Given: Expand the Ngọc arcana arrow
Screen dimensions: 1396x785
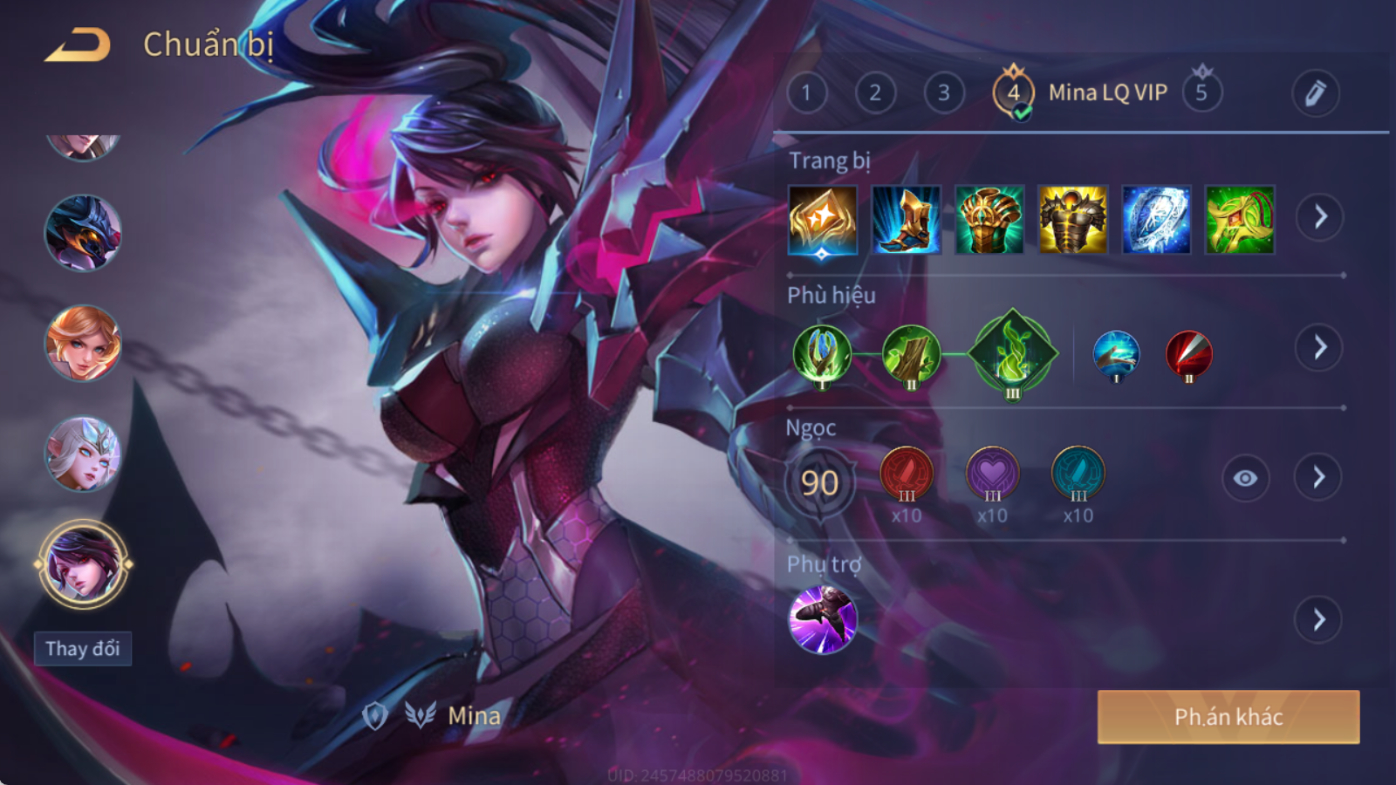Looking at the screenshot, I should (x=1318, y=477).
